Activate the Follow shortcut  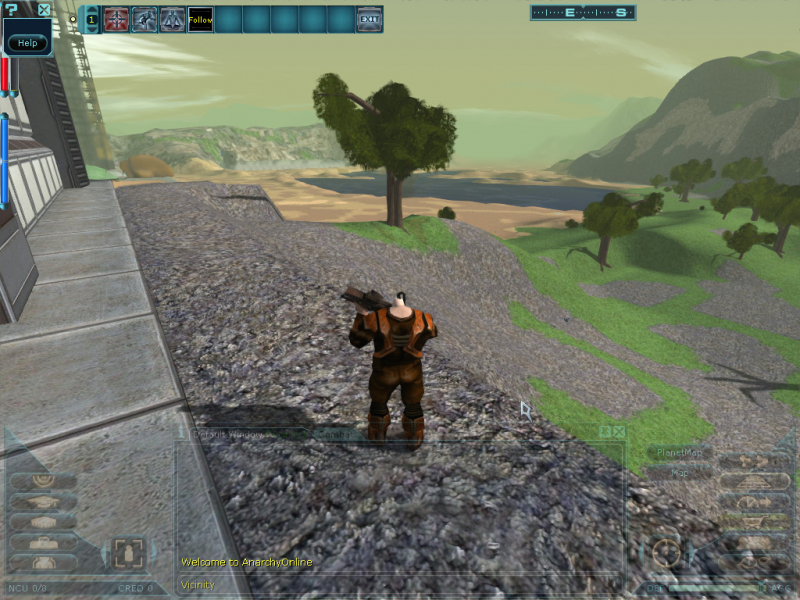(x=200, y=19)
